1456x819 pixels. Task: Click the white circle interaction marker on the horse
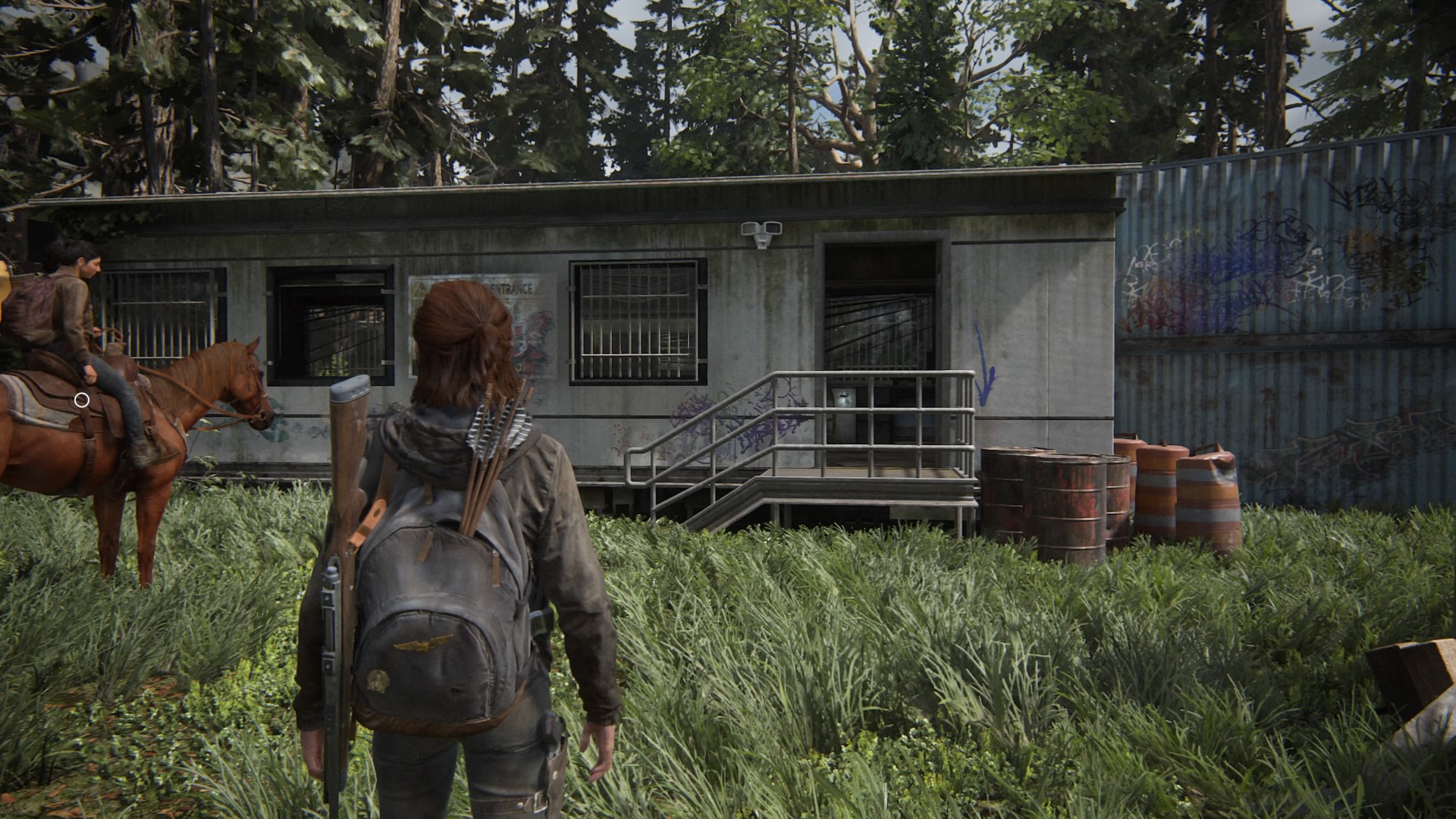[82, 400]
